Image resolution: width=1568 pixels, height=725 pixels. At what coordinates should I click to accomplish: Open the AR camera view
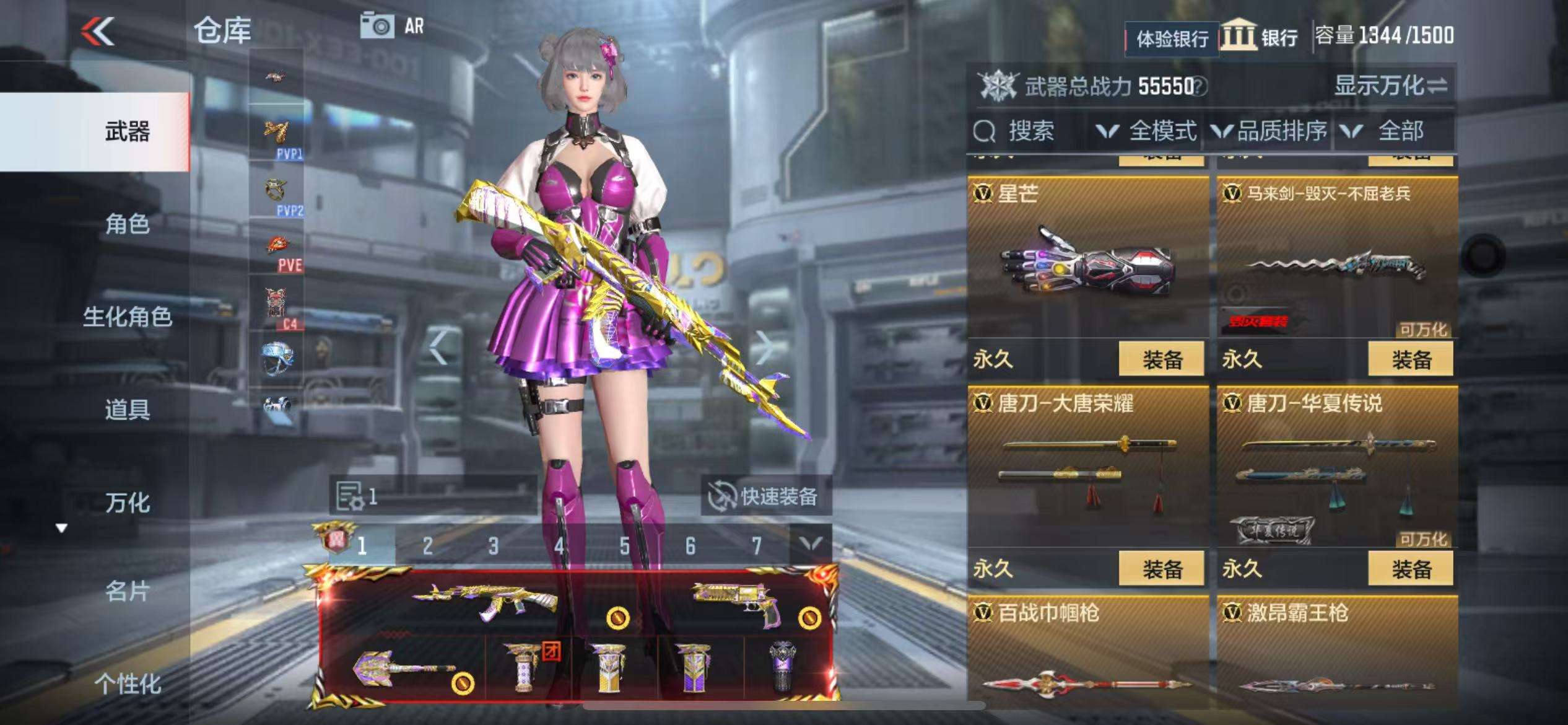tap(392, 26)
